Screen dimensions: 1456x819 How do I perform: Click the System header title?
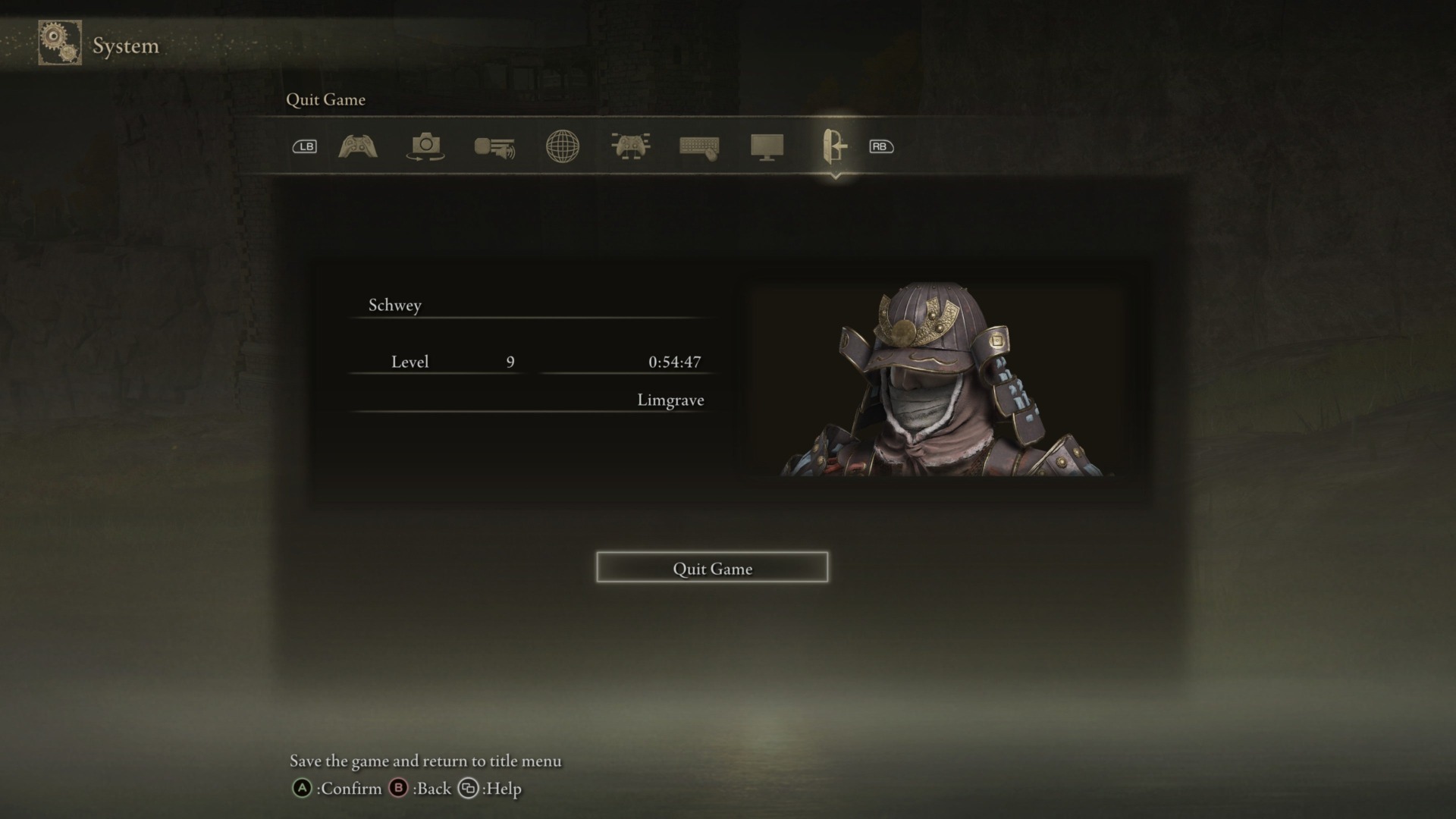pos(125,45)
